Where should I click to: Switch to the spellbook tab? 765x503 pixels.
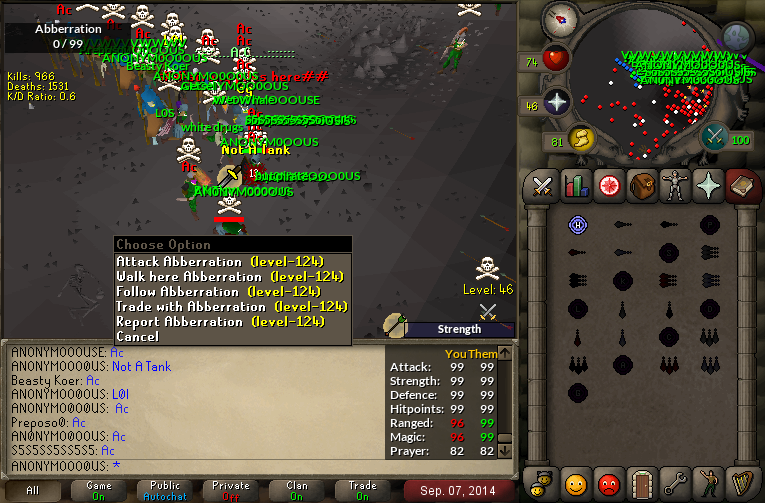pos(740,186)
